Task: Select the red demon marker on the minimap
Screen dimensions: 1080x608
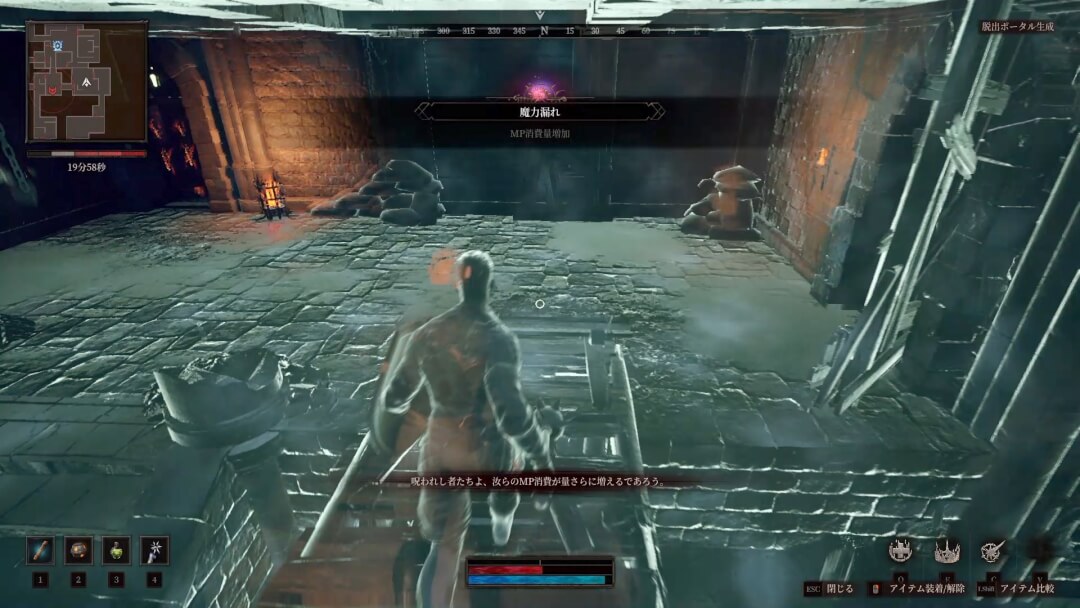Action: (x=52, y=90)
